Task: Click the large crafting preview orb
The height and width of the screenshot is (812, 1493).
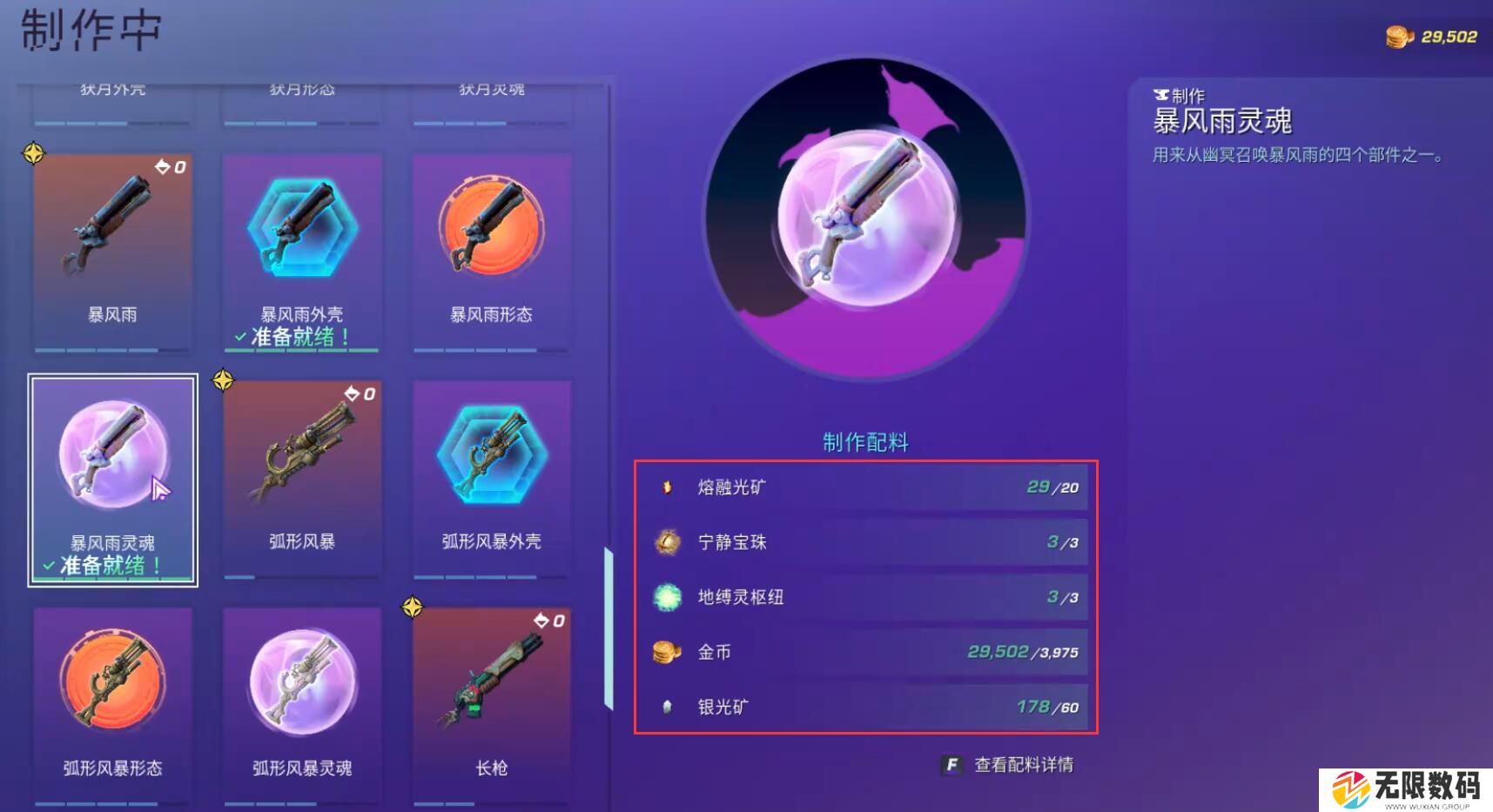Action: click(866, 218)
